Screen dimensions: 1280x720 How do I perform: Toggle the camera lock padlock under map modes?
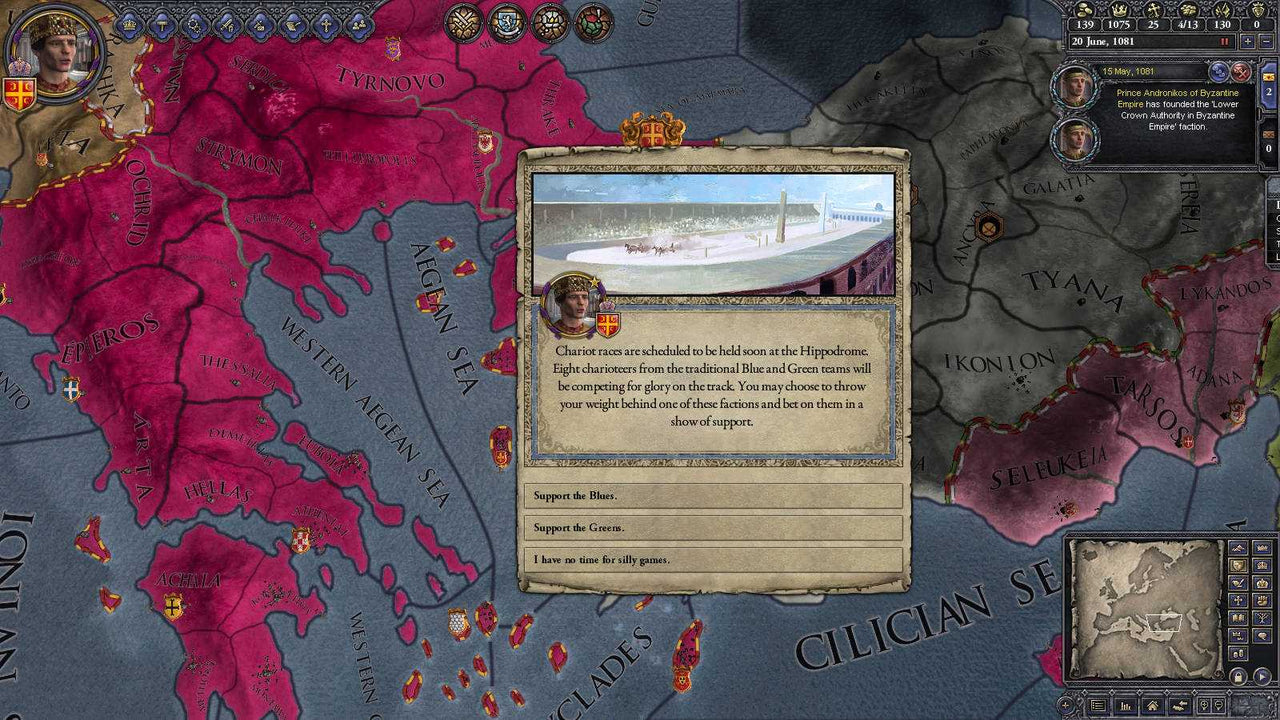click(x=1239, y=676)
